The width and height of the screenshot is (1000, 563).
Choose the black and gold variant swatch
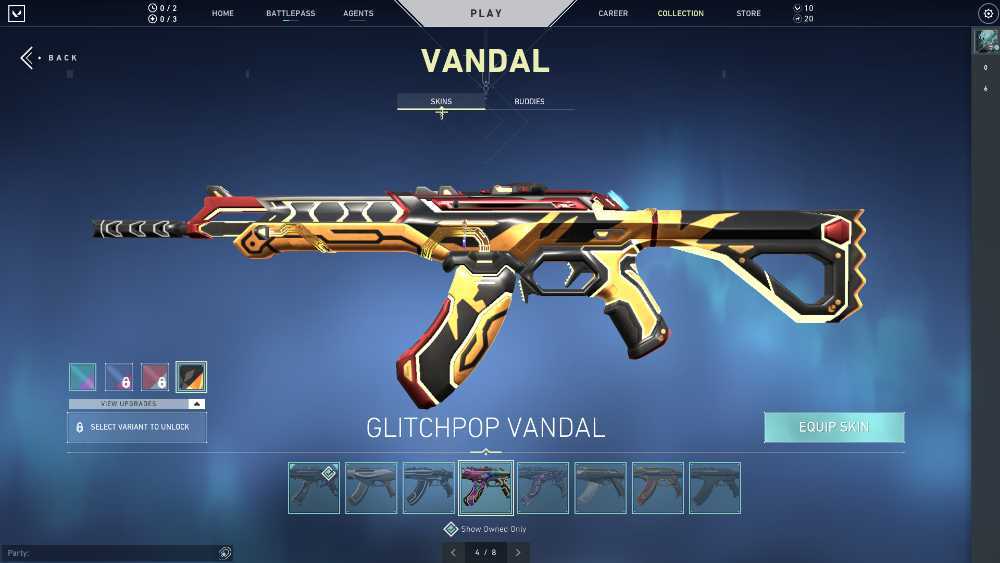pos(191,377)
